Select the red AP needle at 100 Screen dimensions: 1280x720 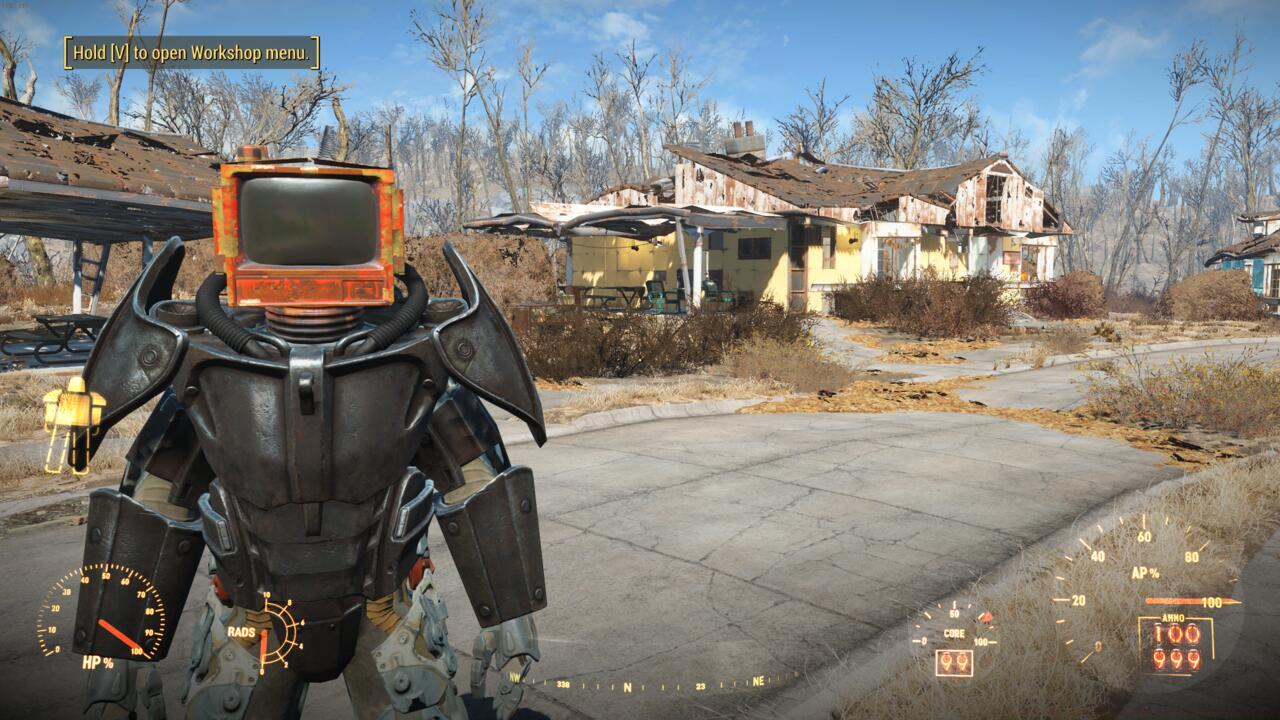click(x=1191, y=600)
